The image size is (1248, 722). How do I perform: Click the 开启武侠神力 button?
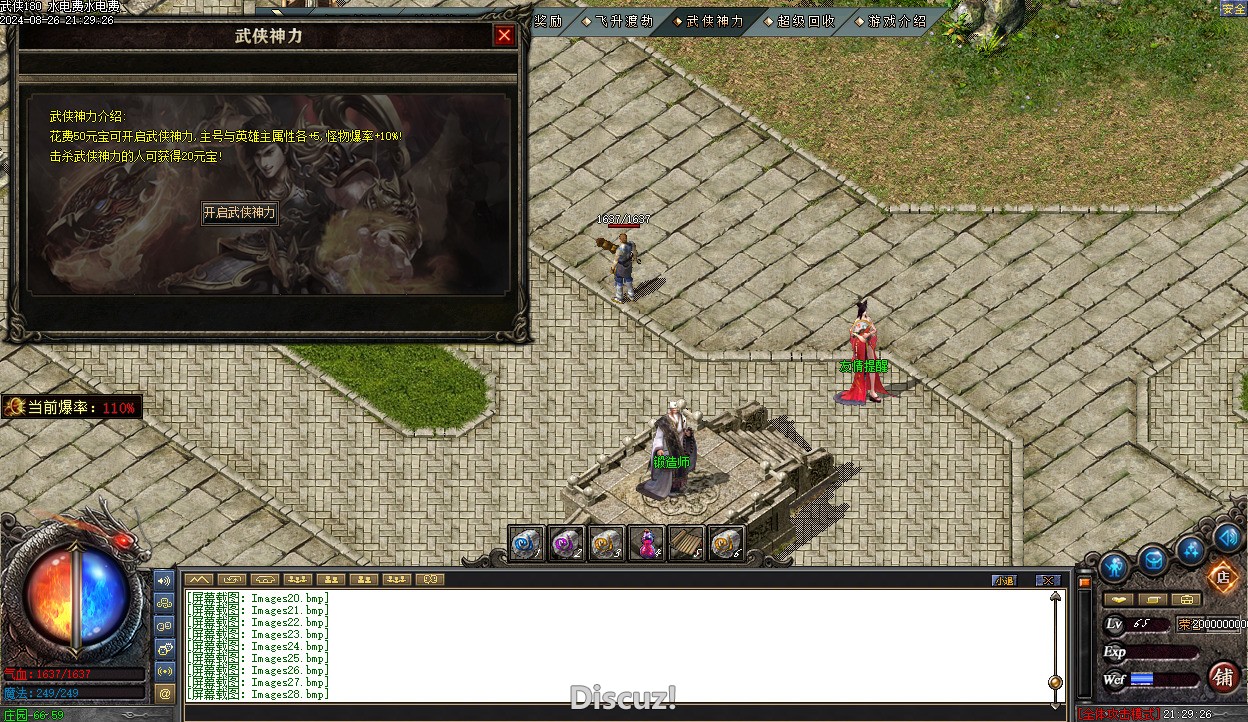click(x=239, y=213)
